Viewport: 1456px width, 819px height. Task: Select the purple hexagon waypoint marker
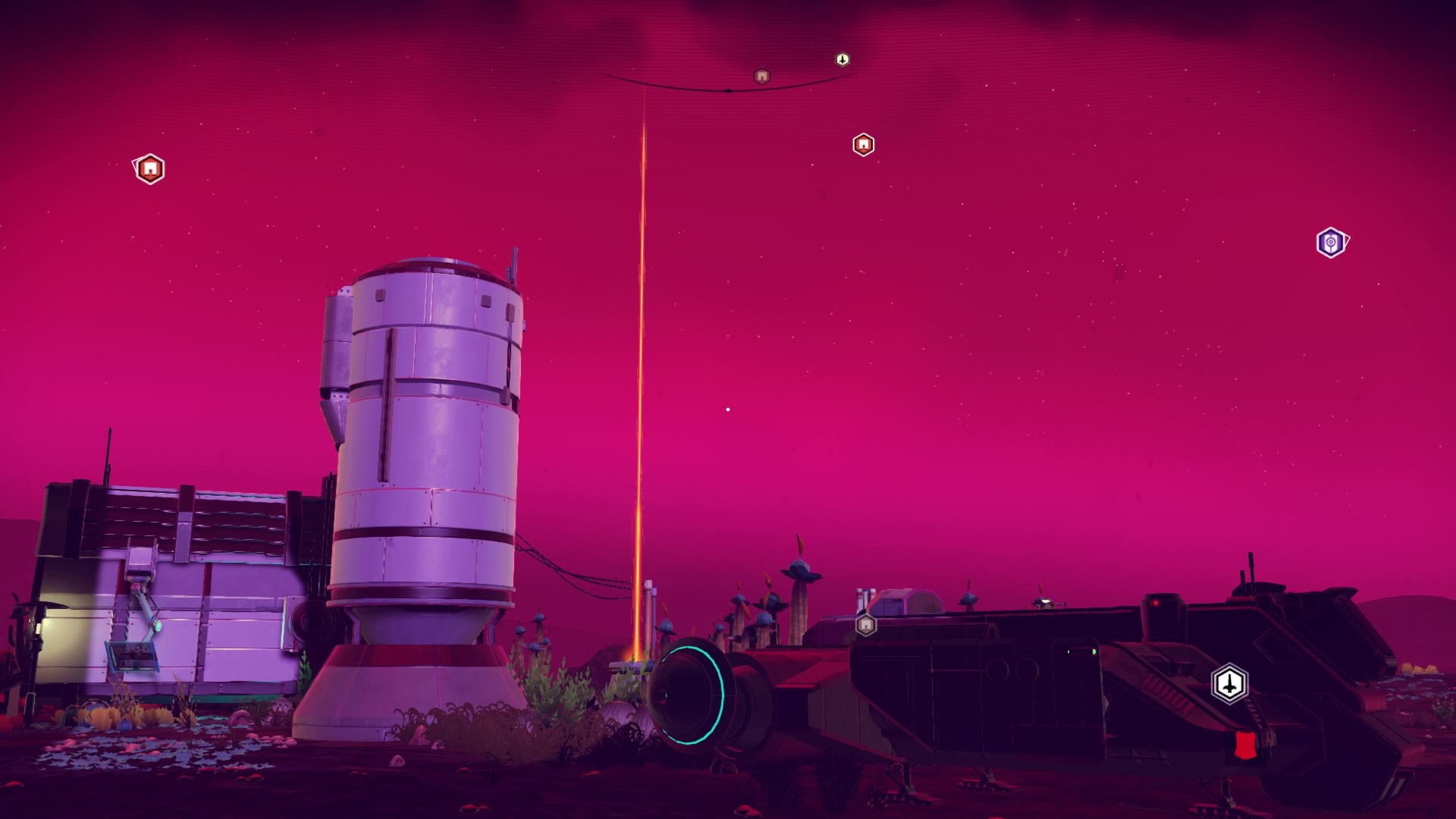click(1330, 243)
